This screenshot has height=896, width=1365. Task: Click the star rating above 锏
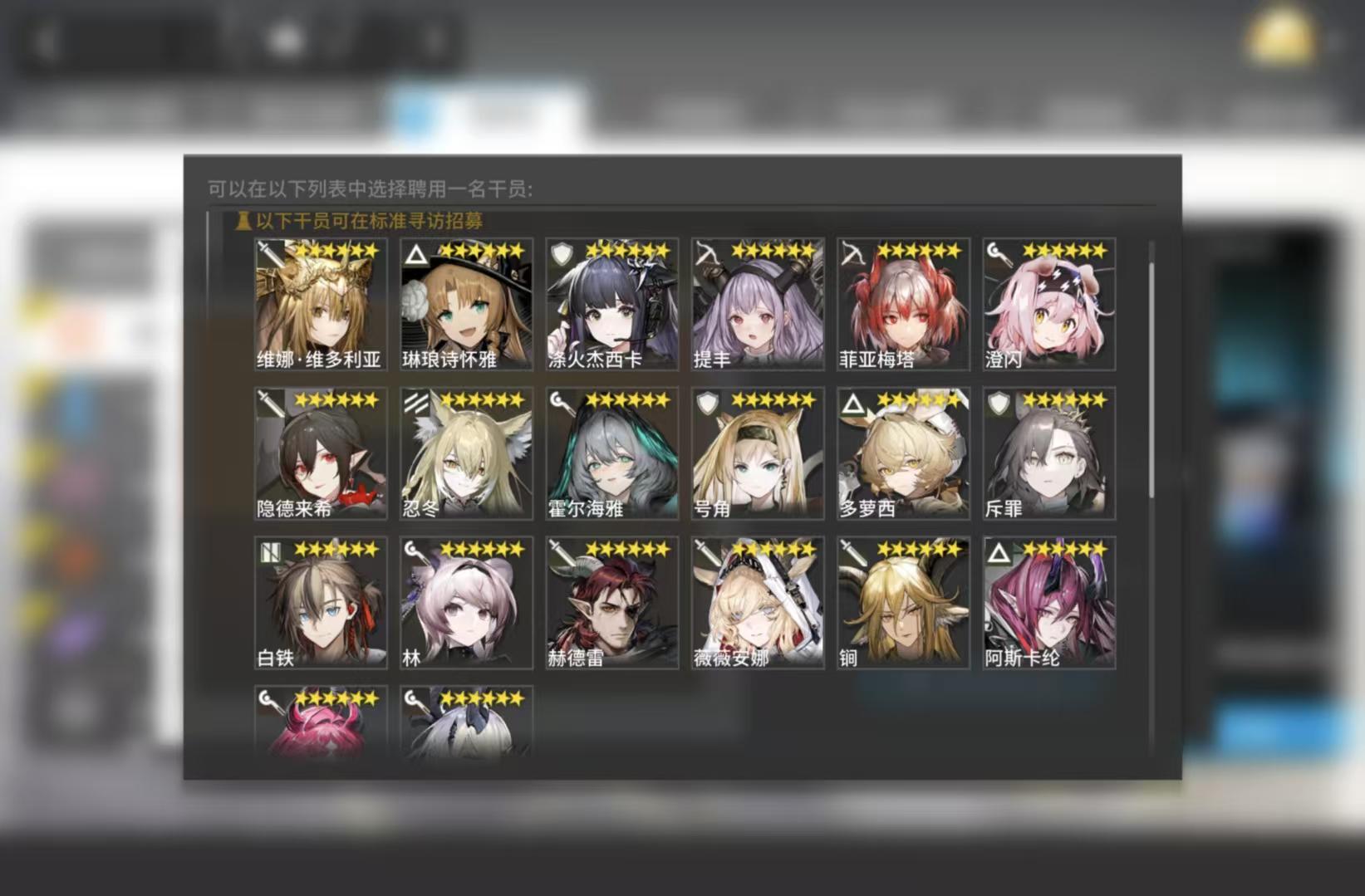point(918,547)
